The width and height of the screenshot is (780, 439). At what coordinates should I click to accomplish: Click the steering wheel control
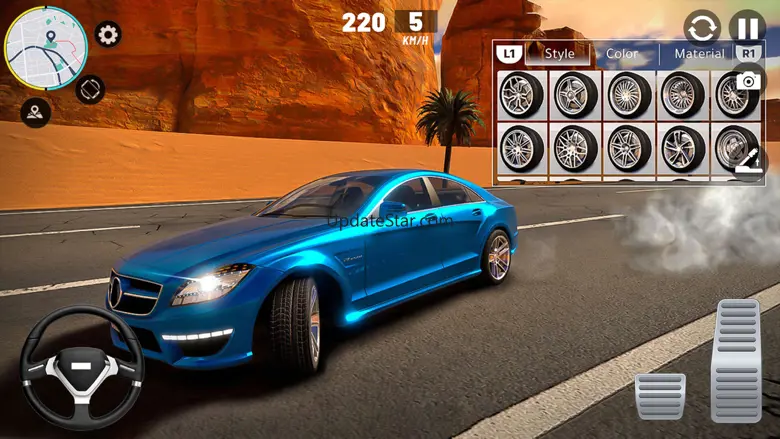81,366
